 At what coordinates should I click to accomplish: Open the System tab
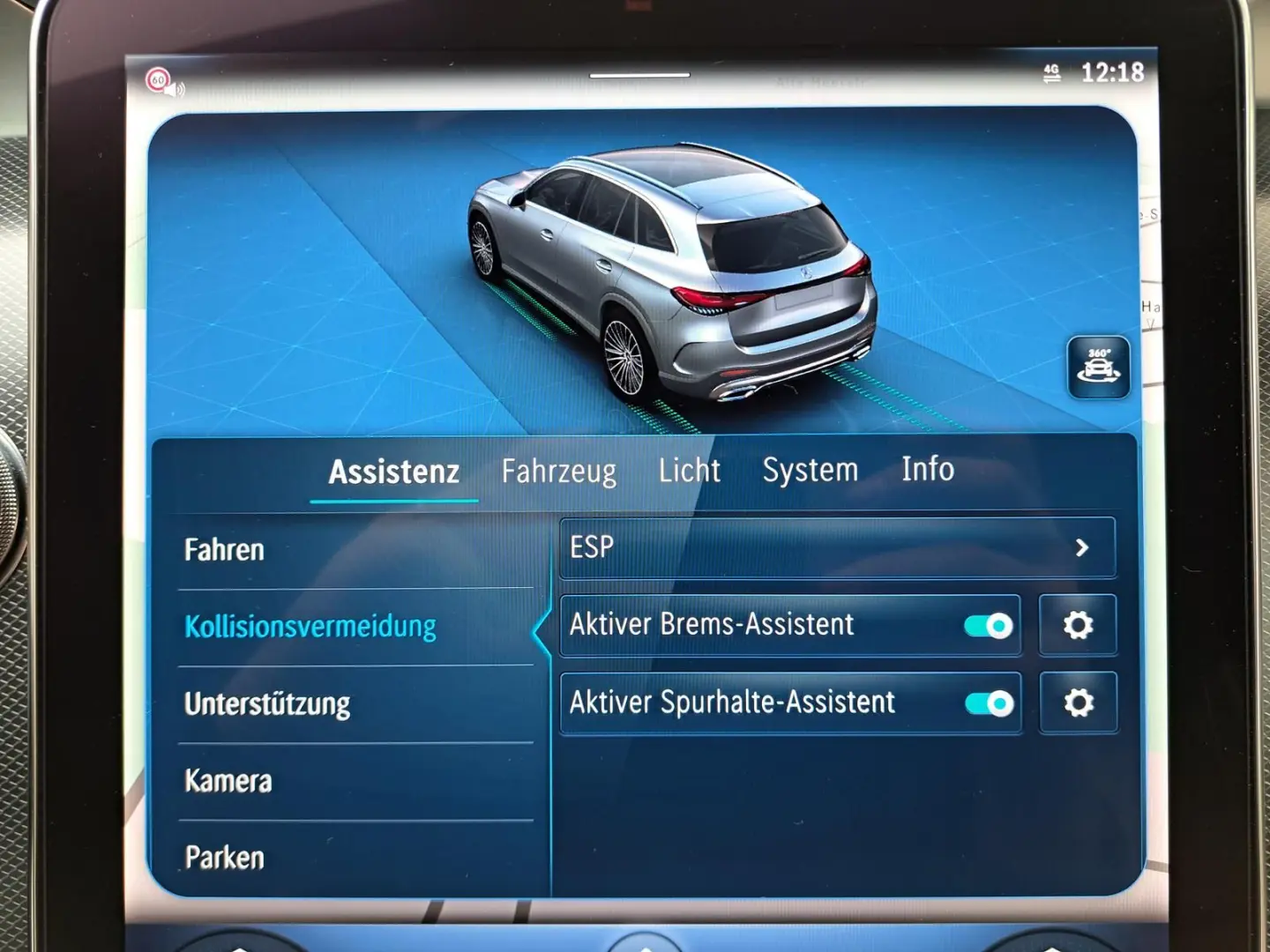810,470
